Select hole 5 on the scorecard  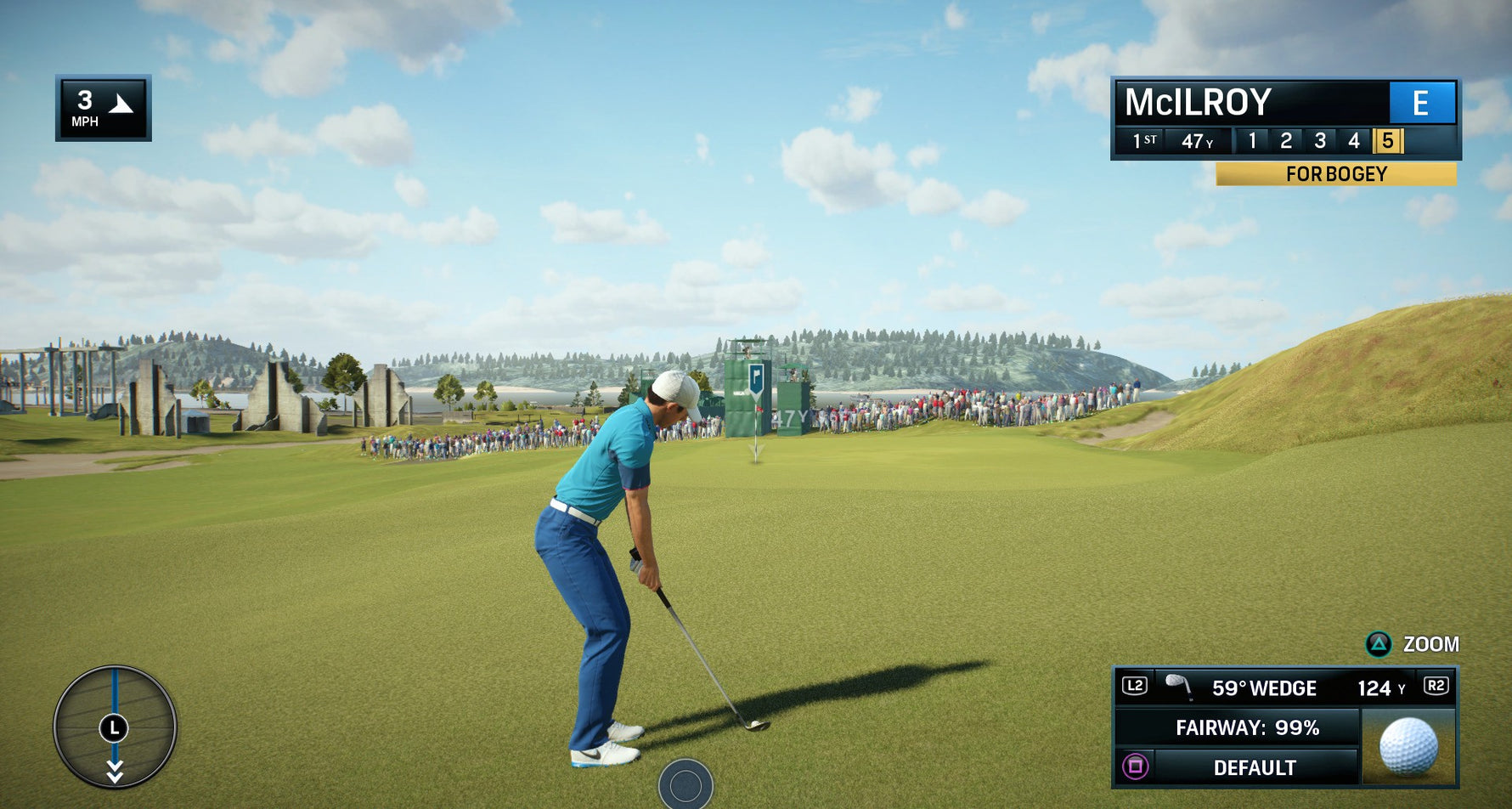[x=1387, y=140]
